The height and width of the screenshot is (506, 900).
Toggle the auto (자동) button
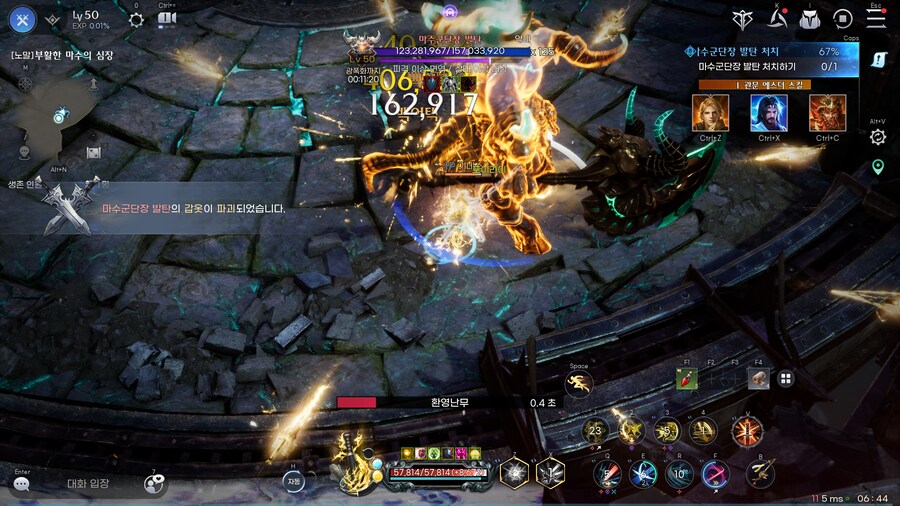[x=293, y=481]
